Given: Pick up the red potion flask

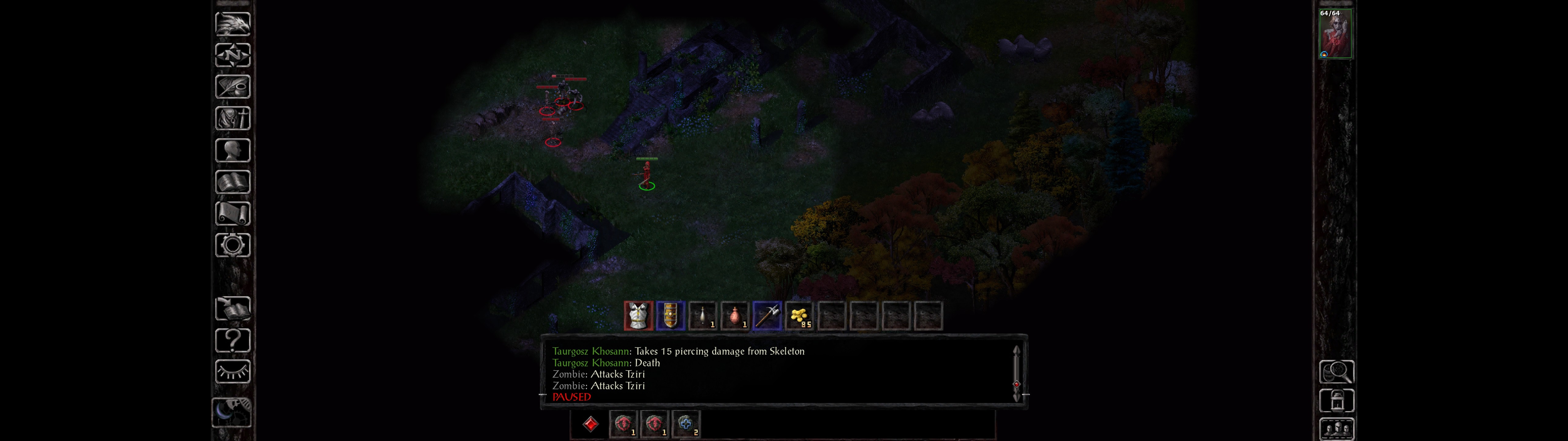Looking at the screenshot, I should click(735, 316).
